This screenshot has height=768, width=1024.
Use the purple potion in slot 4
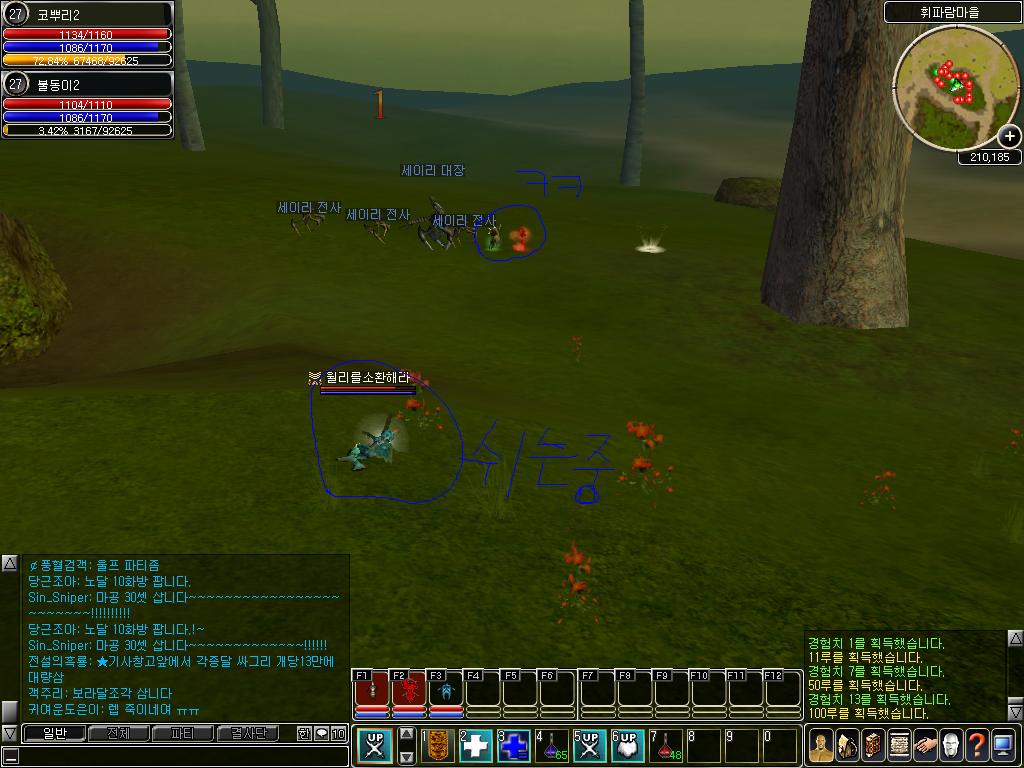pyautogui.click(x=551, y=745)
